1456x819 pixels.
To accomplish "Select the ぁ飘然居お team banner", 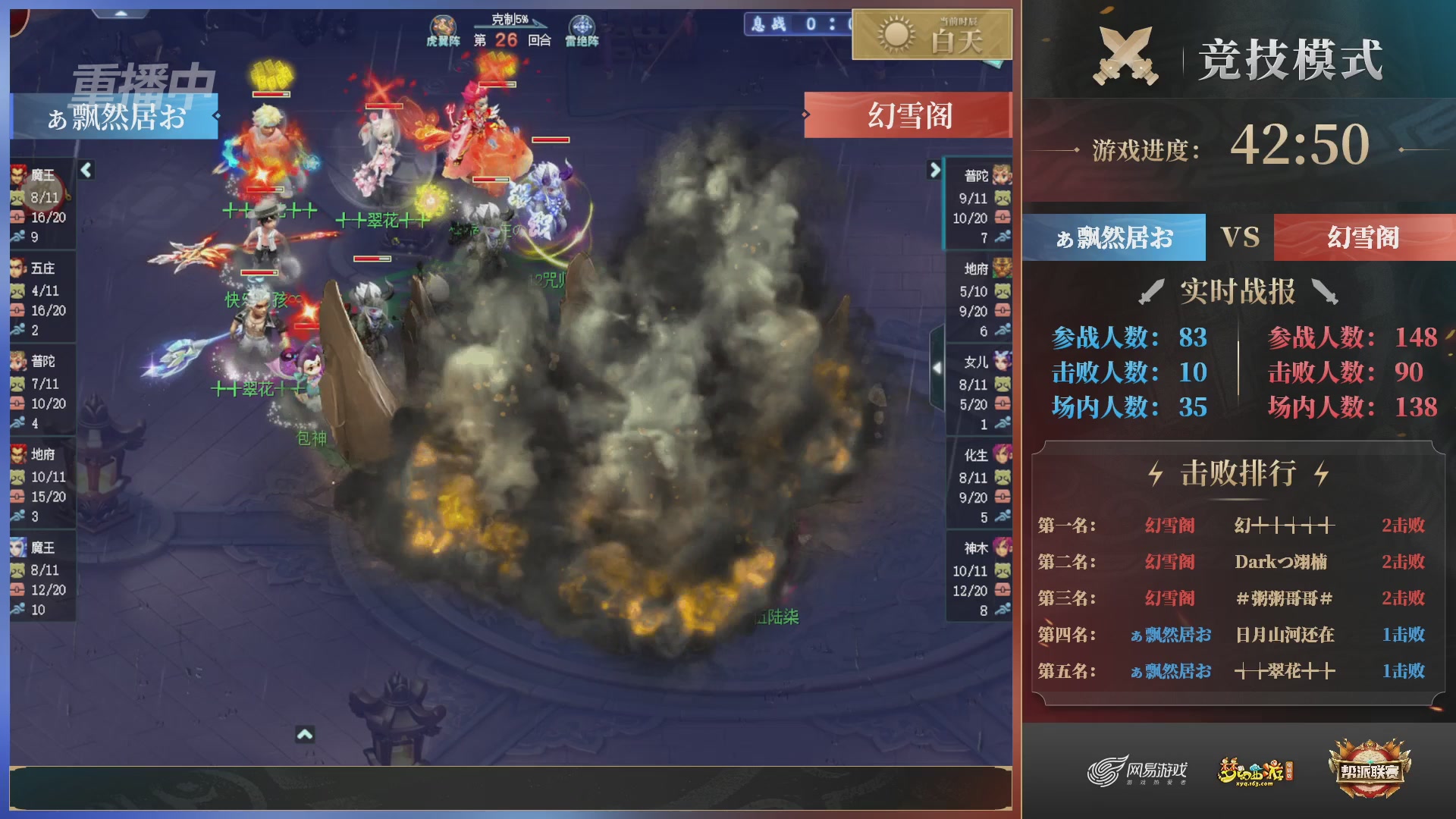I will tap(1113, 237).
